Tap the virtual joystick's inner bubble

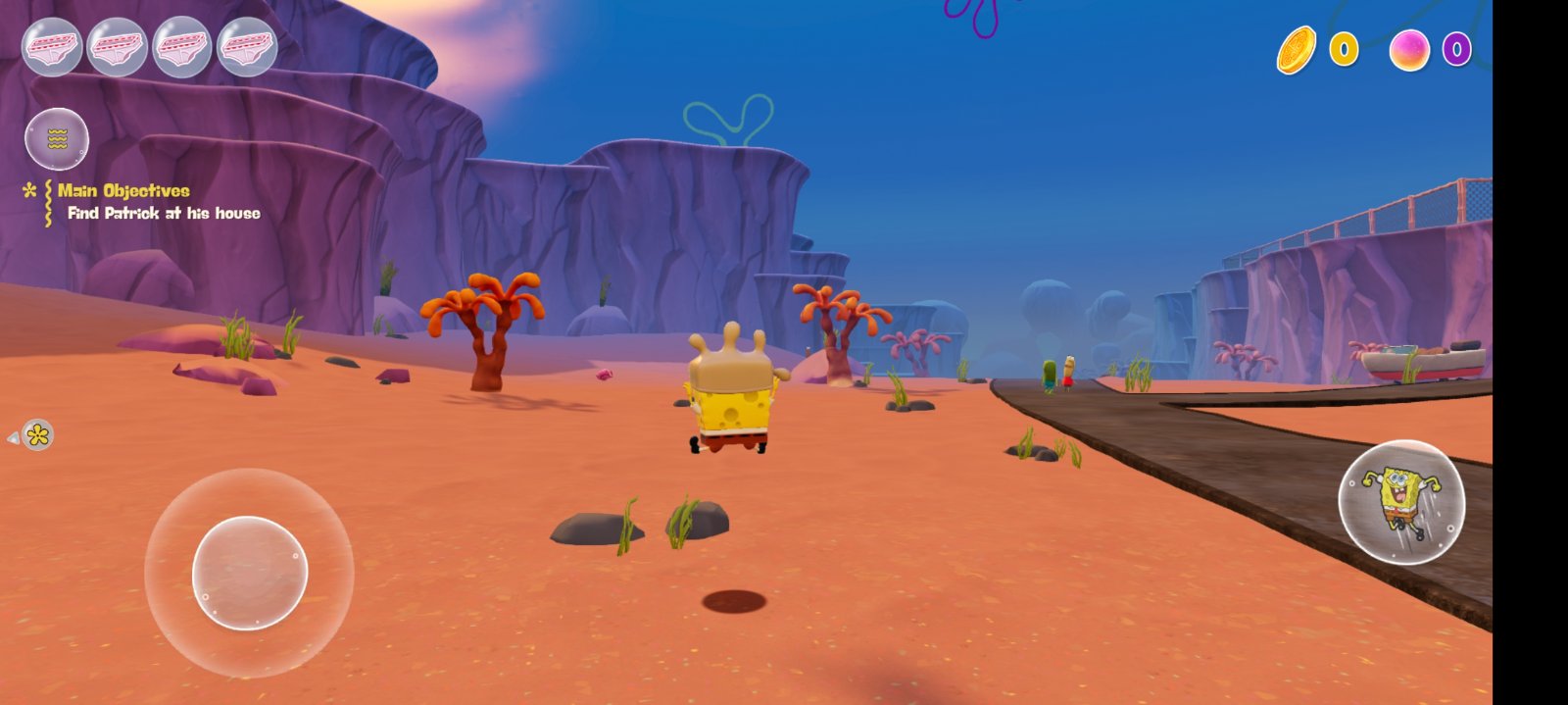tap(250, 573)
